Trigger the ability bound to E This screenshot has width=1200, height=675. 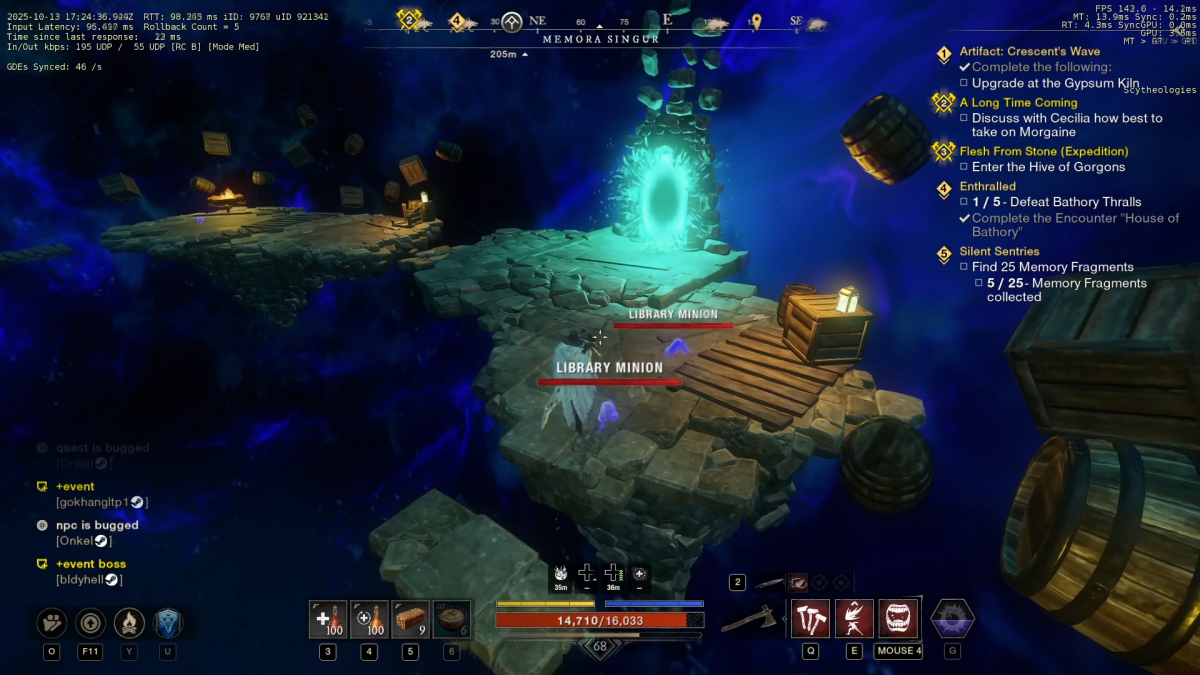[854, 619]
